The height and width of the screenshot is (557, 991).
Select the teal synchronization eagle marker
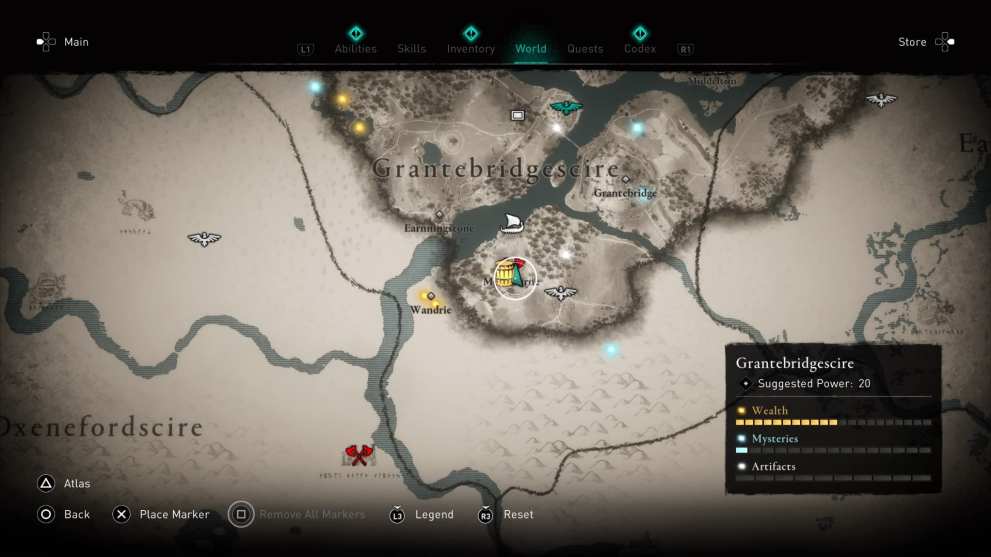click(x=566, y=107)
